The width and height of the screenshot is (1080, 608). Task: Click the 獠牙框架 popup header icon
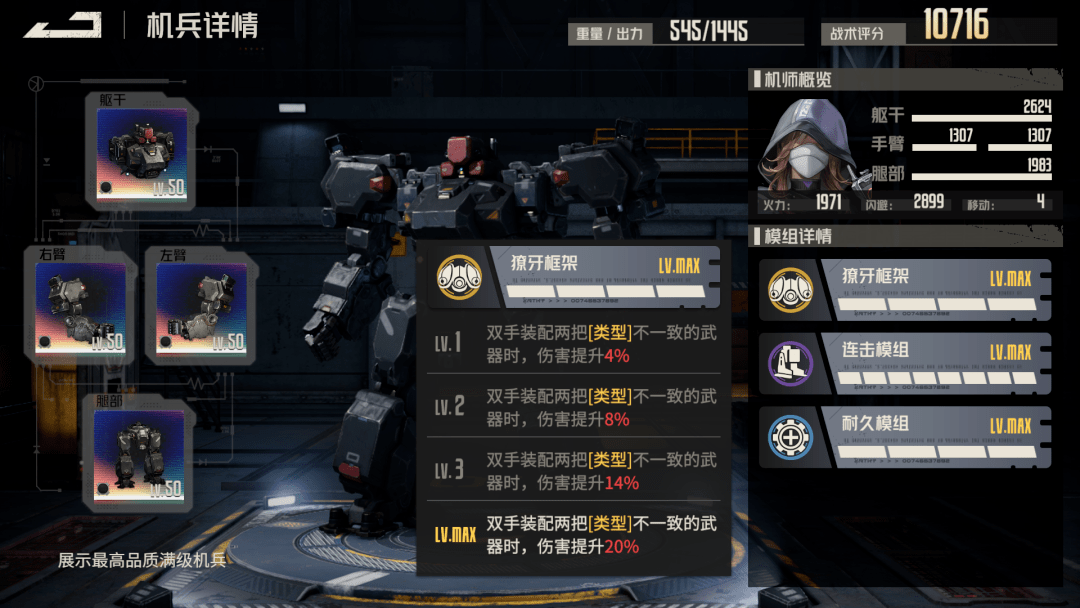coord(460,277)
